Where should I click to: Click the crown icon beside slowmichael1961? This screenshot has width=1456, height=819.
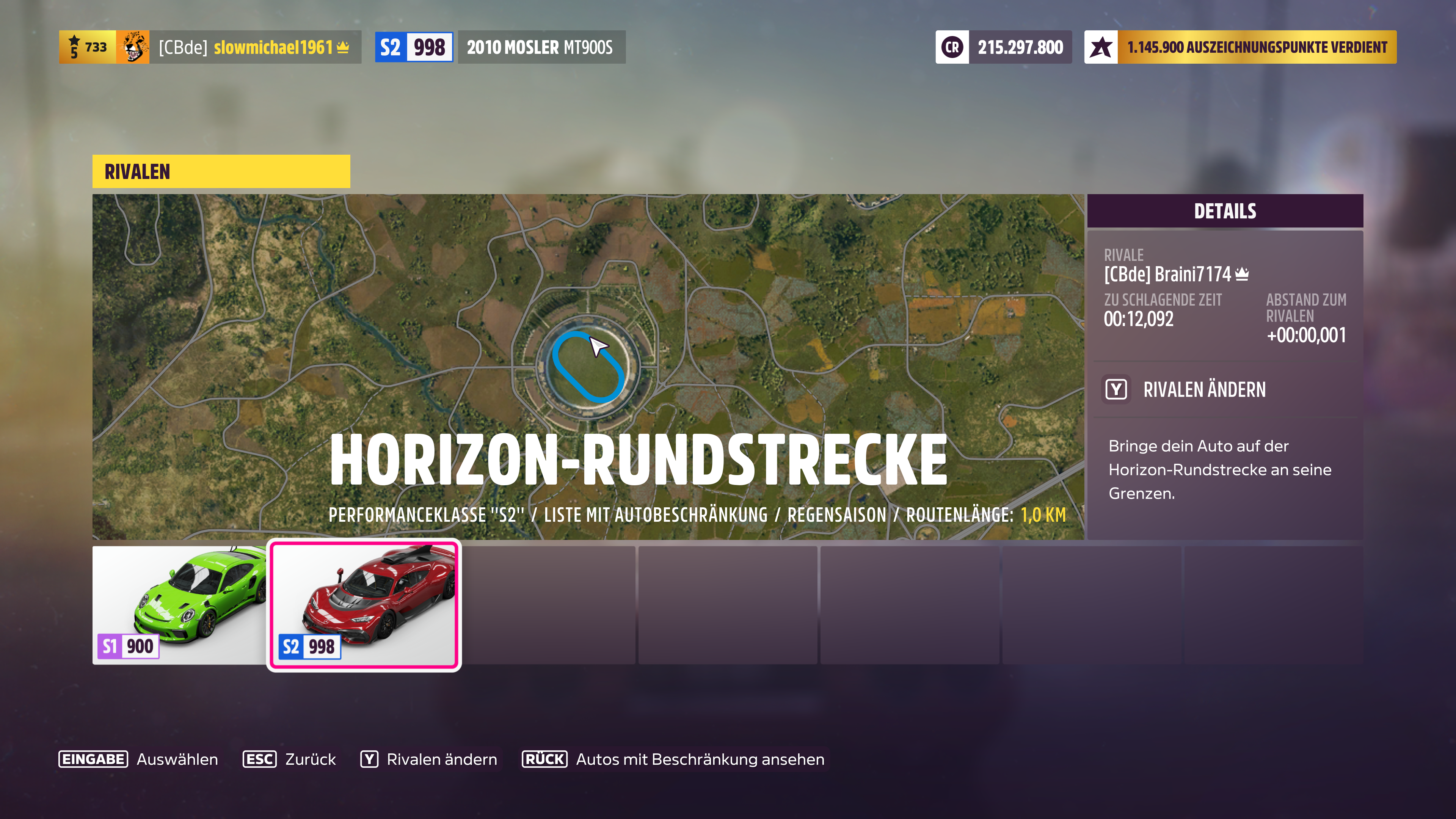point(343,47)
